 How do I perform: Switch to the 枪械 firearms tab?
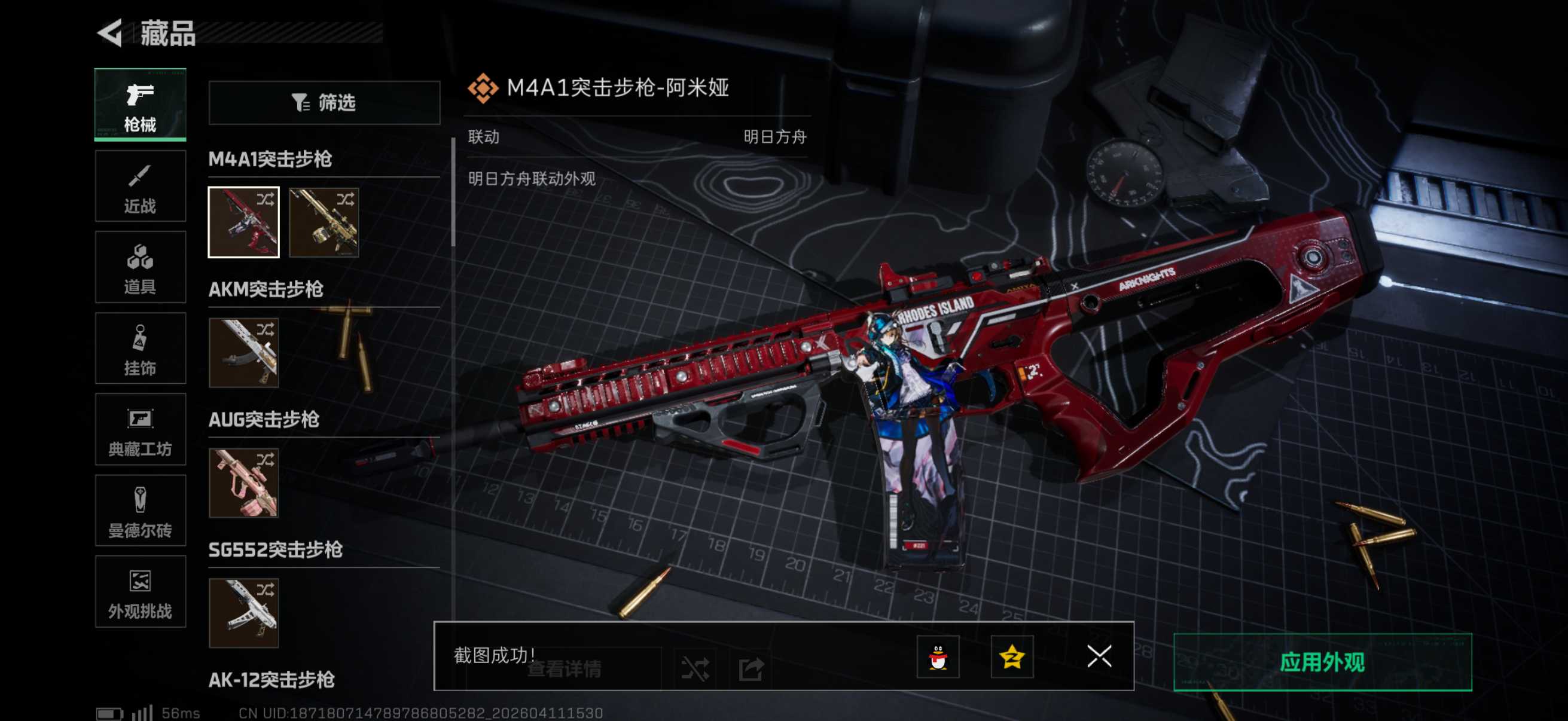pos(140,105)
